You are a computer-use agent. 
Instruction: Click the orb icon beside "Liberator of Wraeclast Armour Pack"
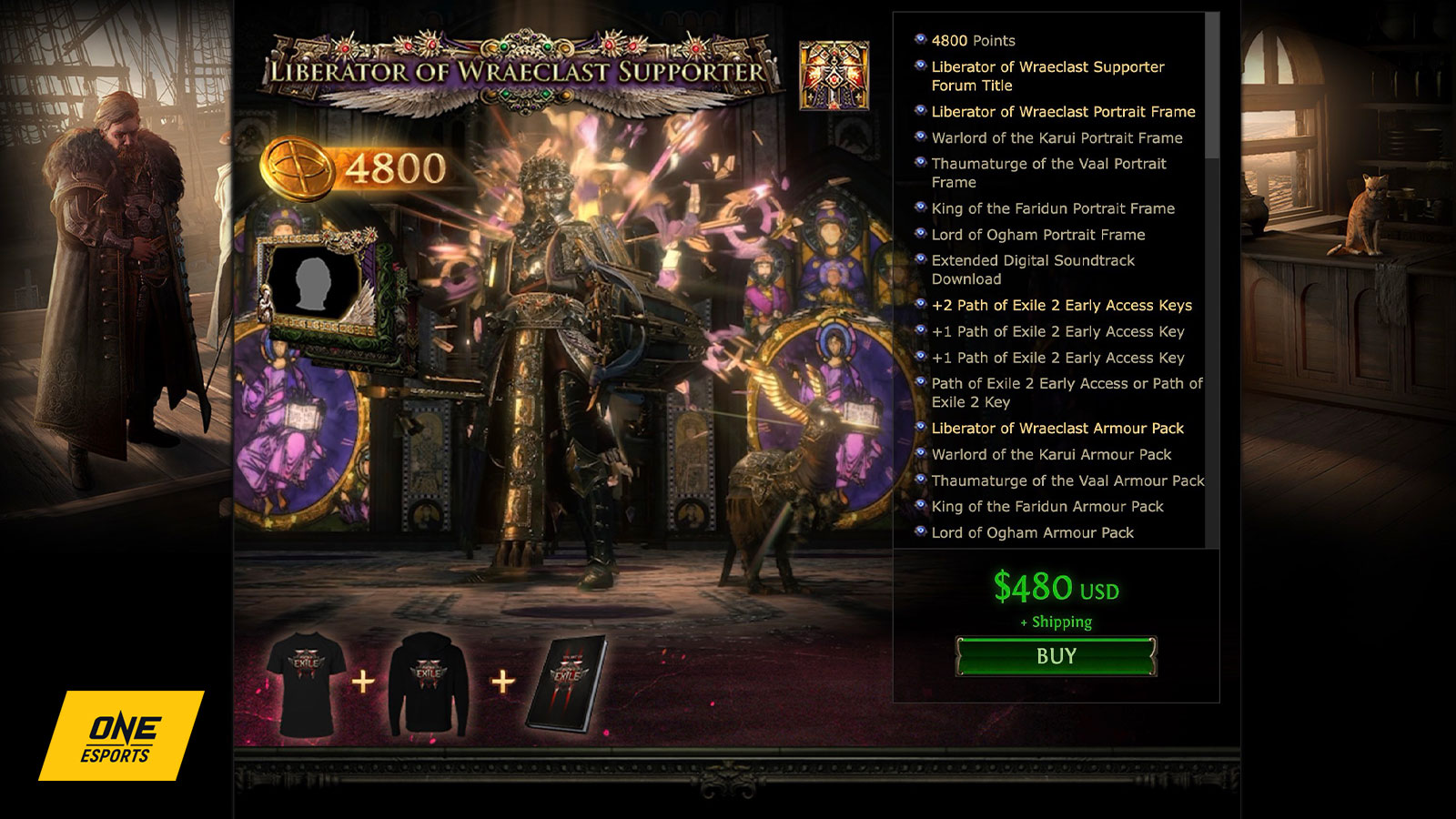point(920,428)
